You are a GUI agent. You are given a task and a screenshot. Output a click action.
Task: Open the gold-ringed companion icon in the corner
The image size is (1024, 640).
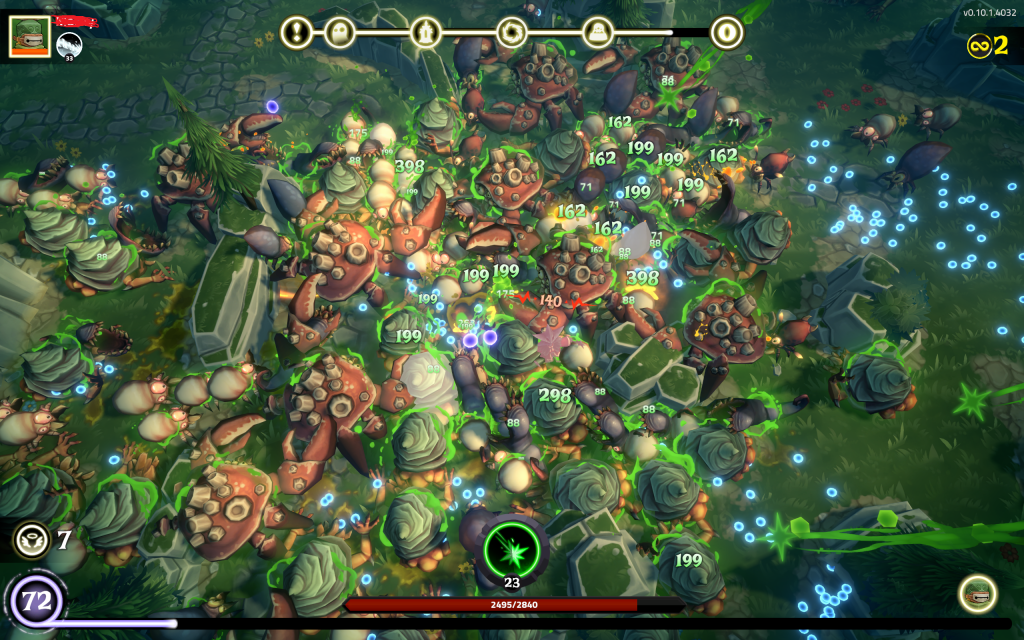point(976,594)
